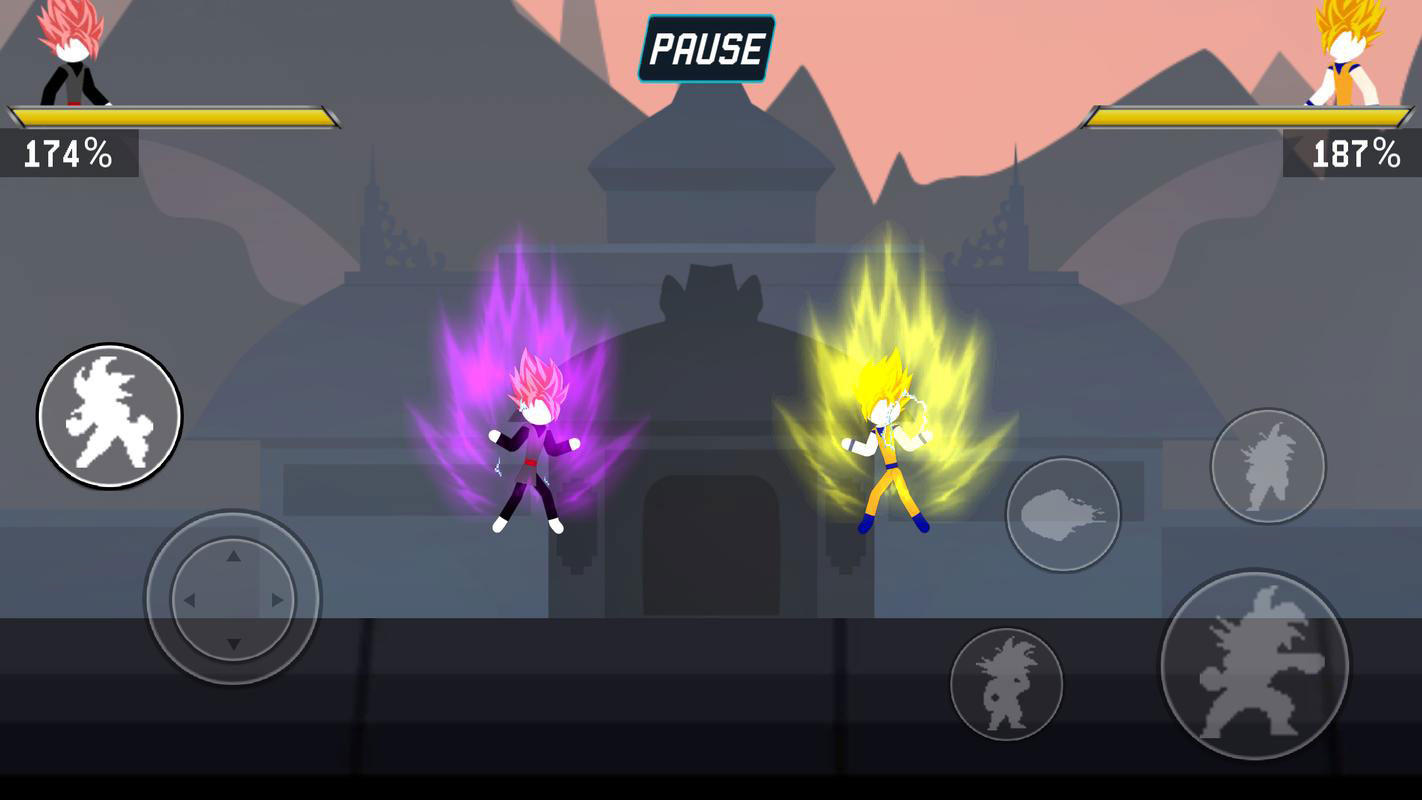Tap the center of the virtual joystick
The image size is (1422, 800).
232,600
